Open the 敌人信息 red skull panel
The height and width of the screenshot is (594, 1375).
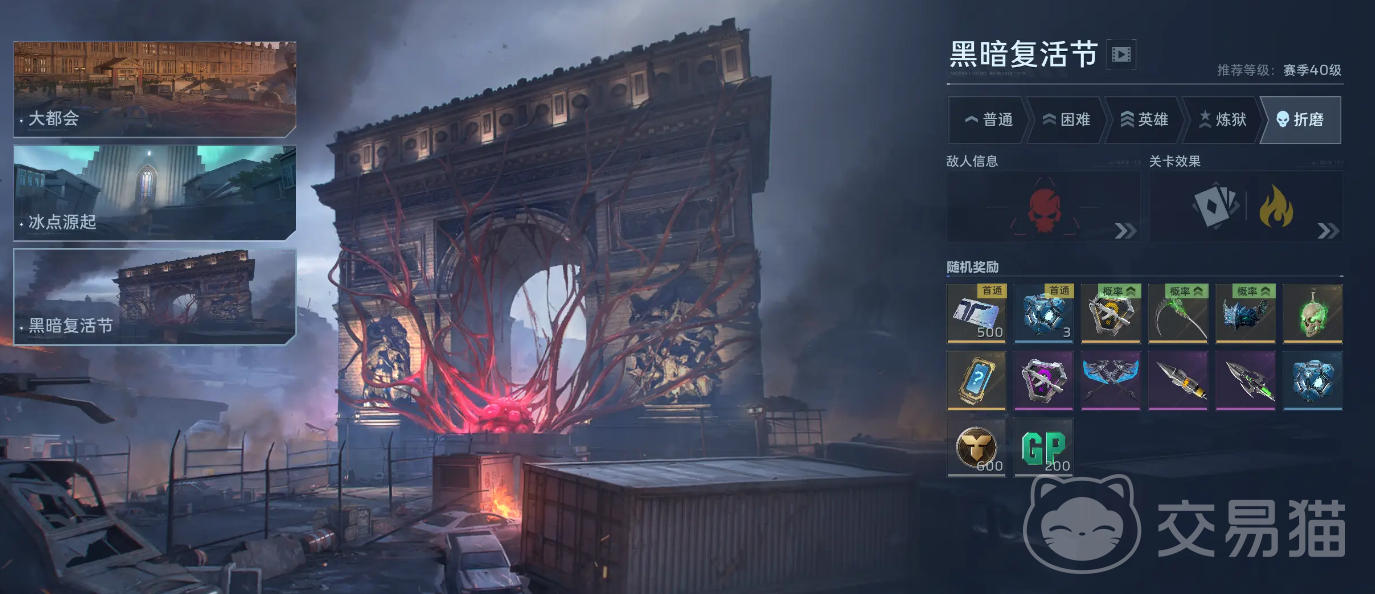[x=1043, y=207]
